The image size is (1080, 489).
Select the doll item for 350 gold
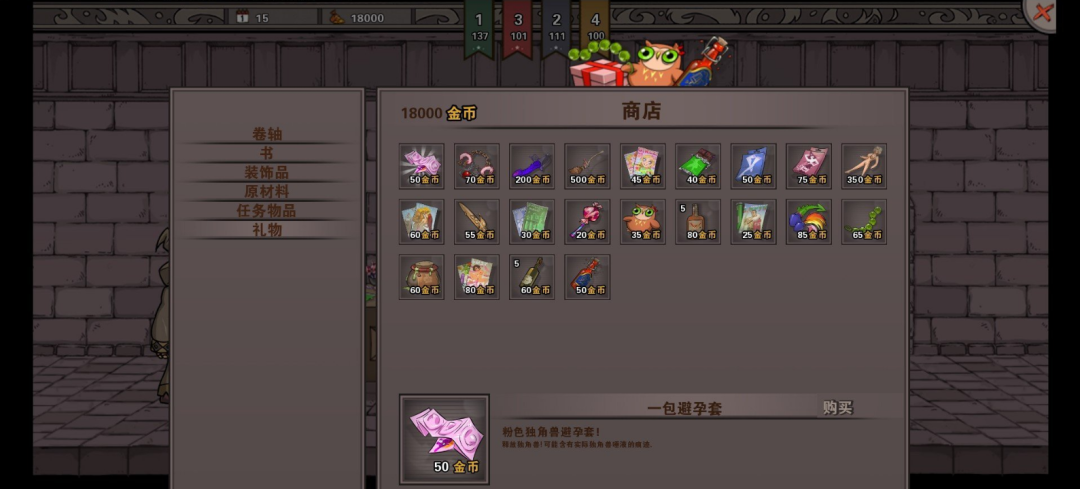click(864, 166)
